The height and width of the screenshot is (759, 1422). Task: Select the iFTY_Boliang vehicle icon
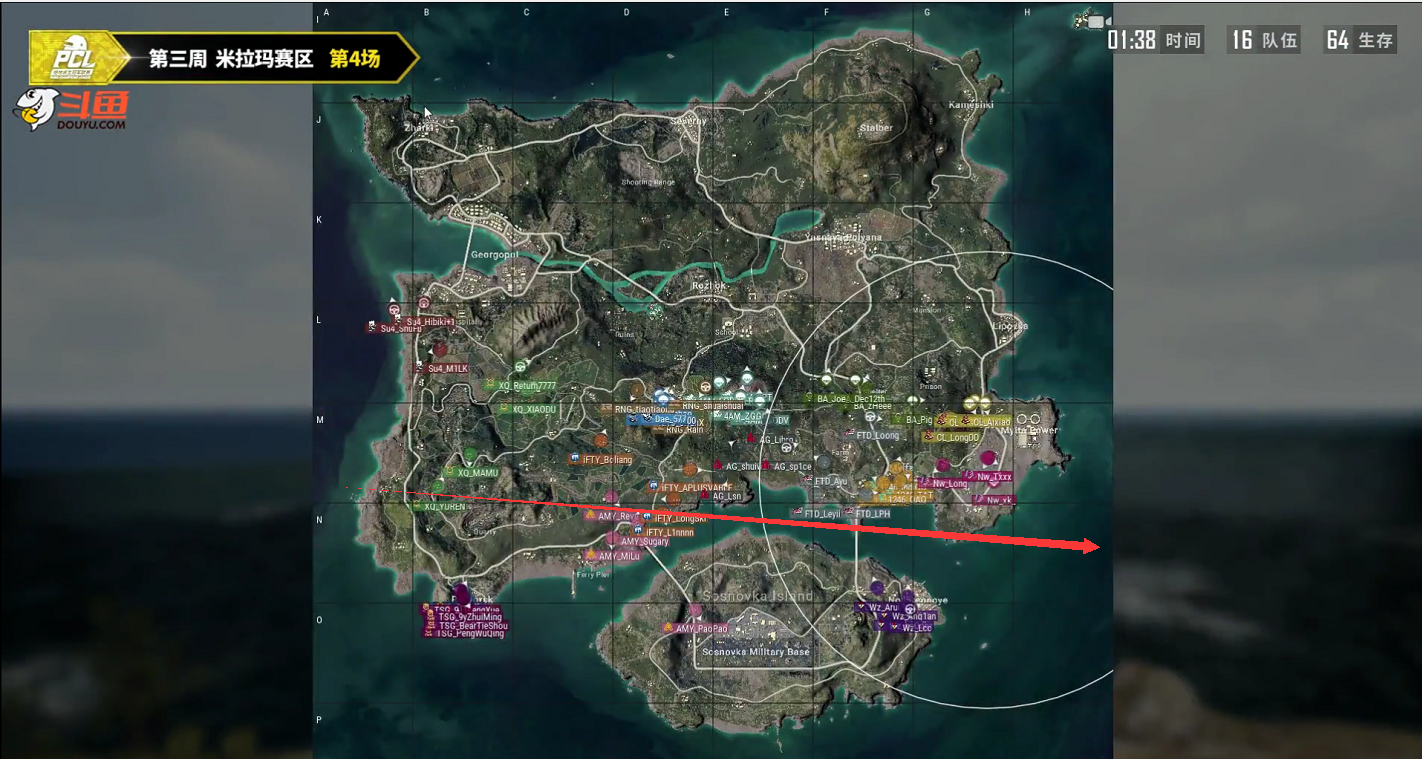click(x=574, y=457)
